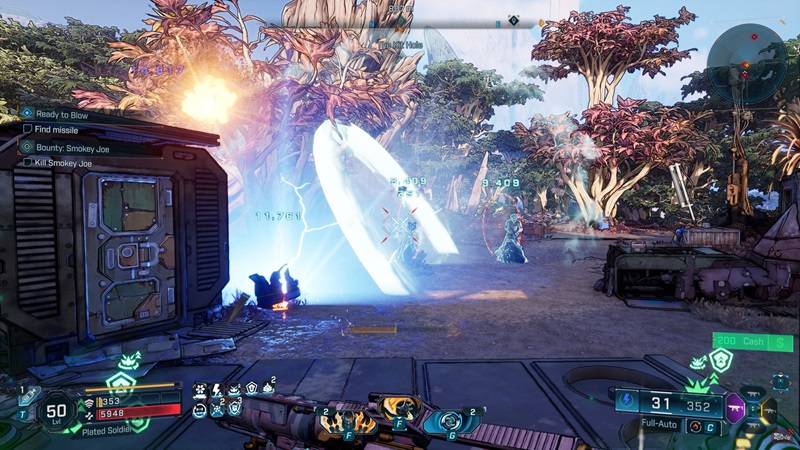Select the Ready to Blow mission tracker
Screen dimensions: 800x450
tap(60, 114)
